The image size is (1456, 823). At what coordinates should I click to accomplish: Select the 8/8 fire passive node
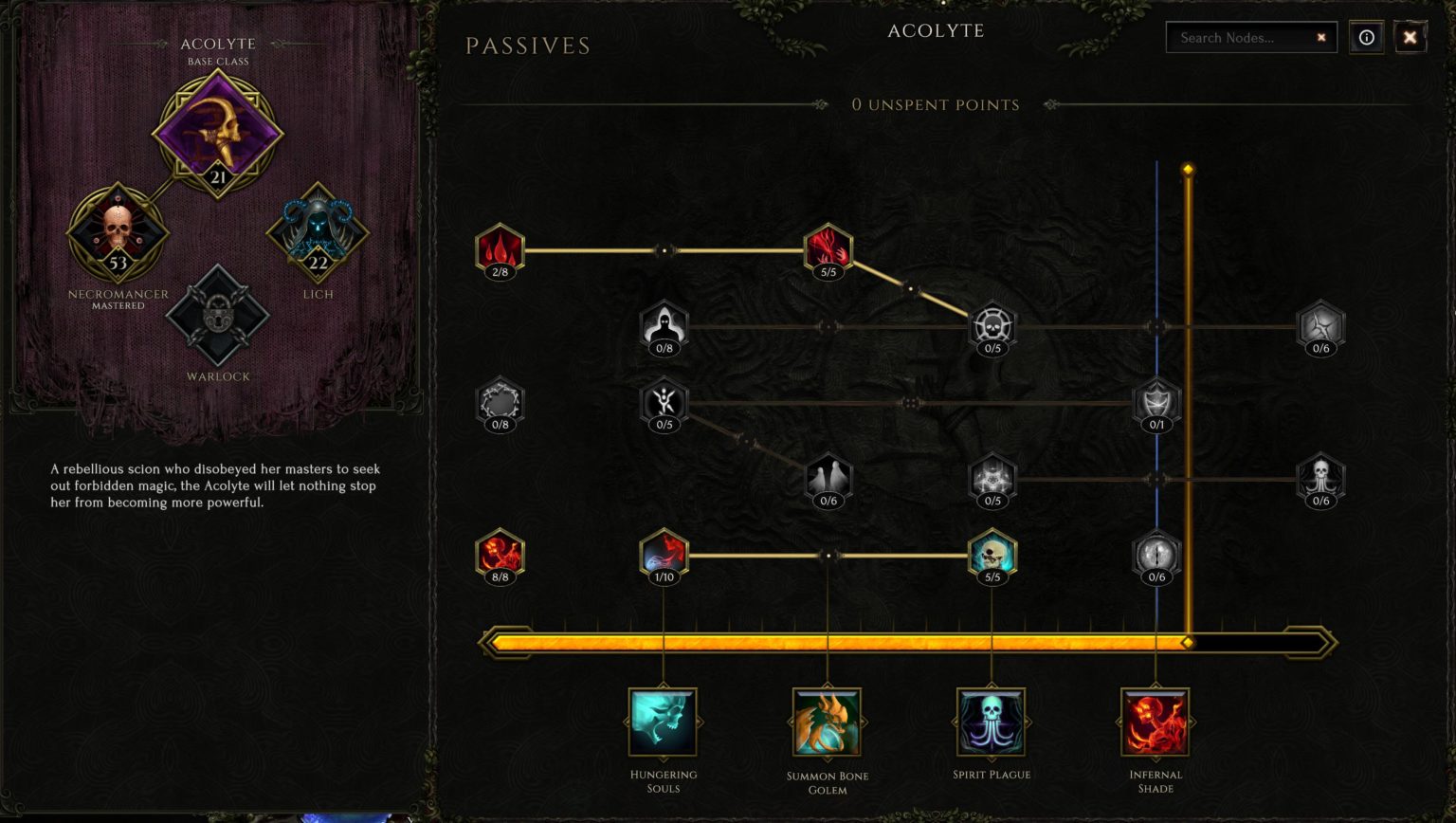pos(500,555)
